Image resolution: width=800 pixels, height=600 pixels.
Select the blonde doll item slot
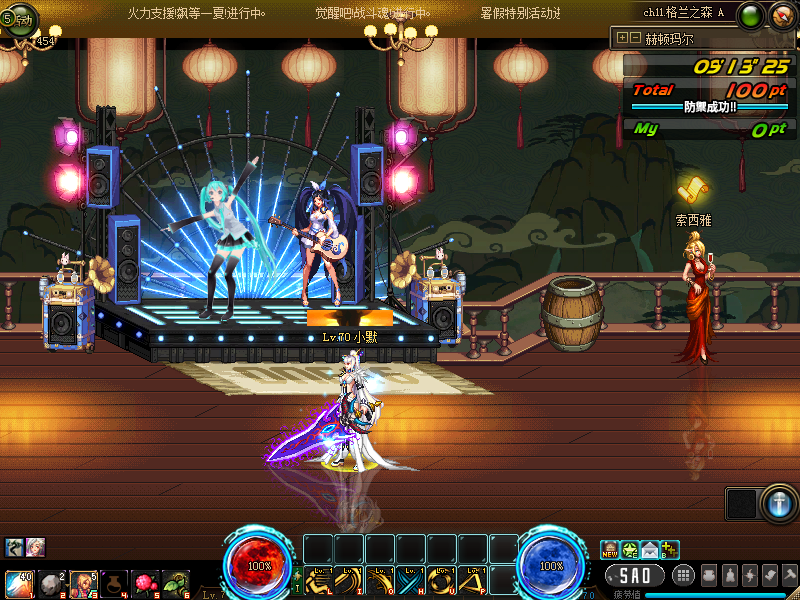tap(82, 582)
